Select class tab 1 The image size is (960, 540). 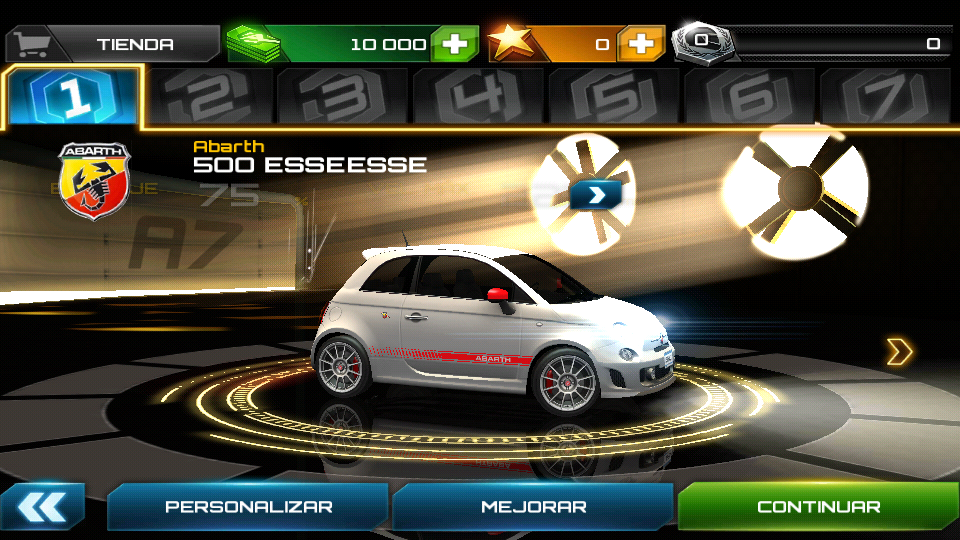pyautogui.click(x=74, y=98)
